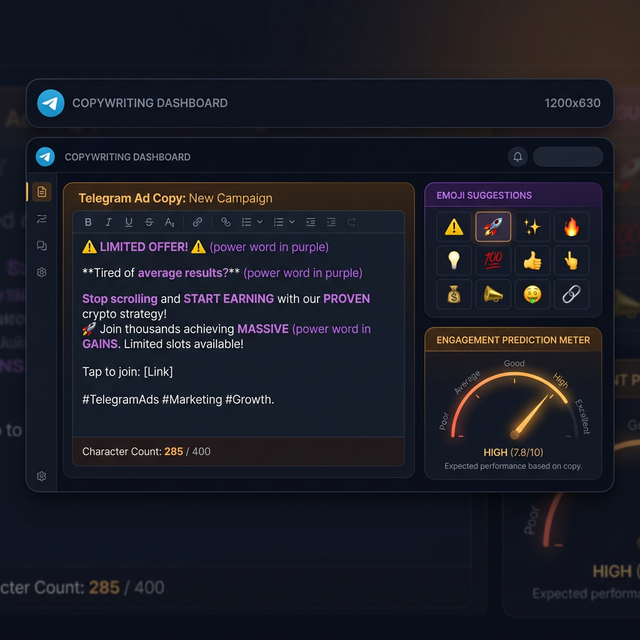The height and width of the screenshot is (640, 640).
Task: Select the pointing-up finger emoji
Action: click(572, 261)
